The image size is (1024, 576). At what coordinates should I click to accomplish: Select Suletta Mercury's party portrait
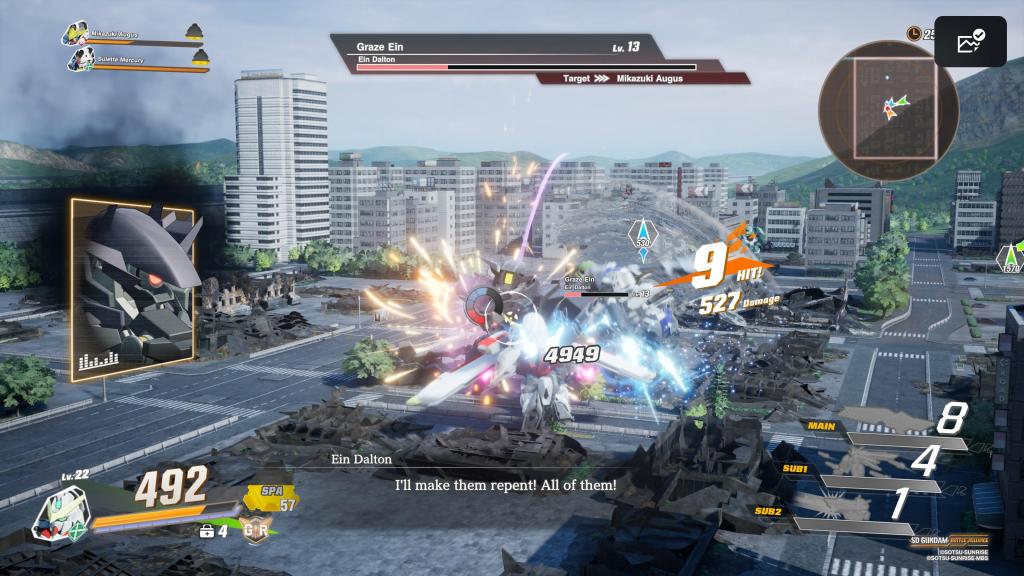[x=79, y=59]
